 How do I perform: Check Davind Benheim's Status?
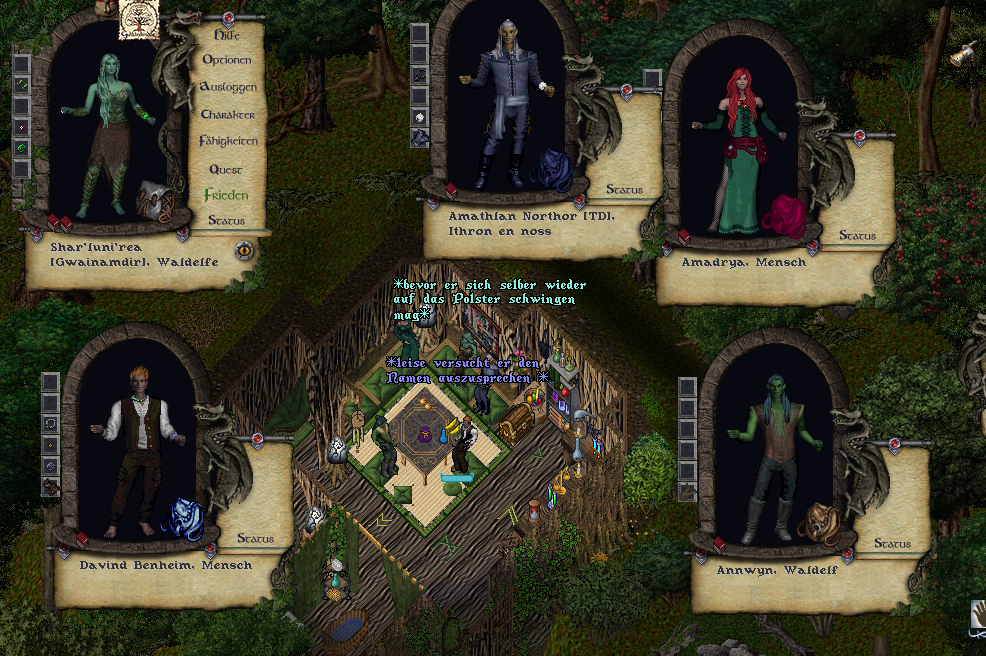(255, 538)
